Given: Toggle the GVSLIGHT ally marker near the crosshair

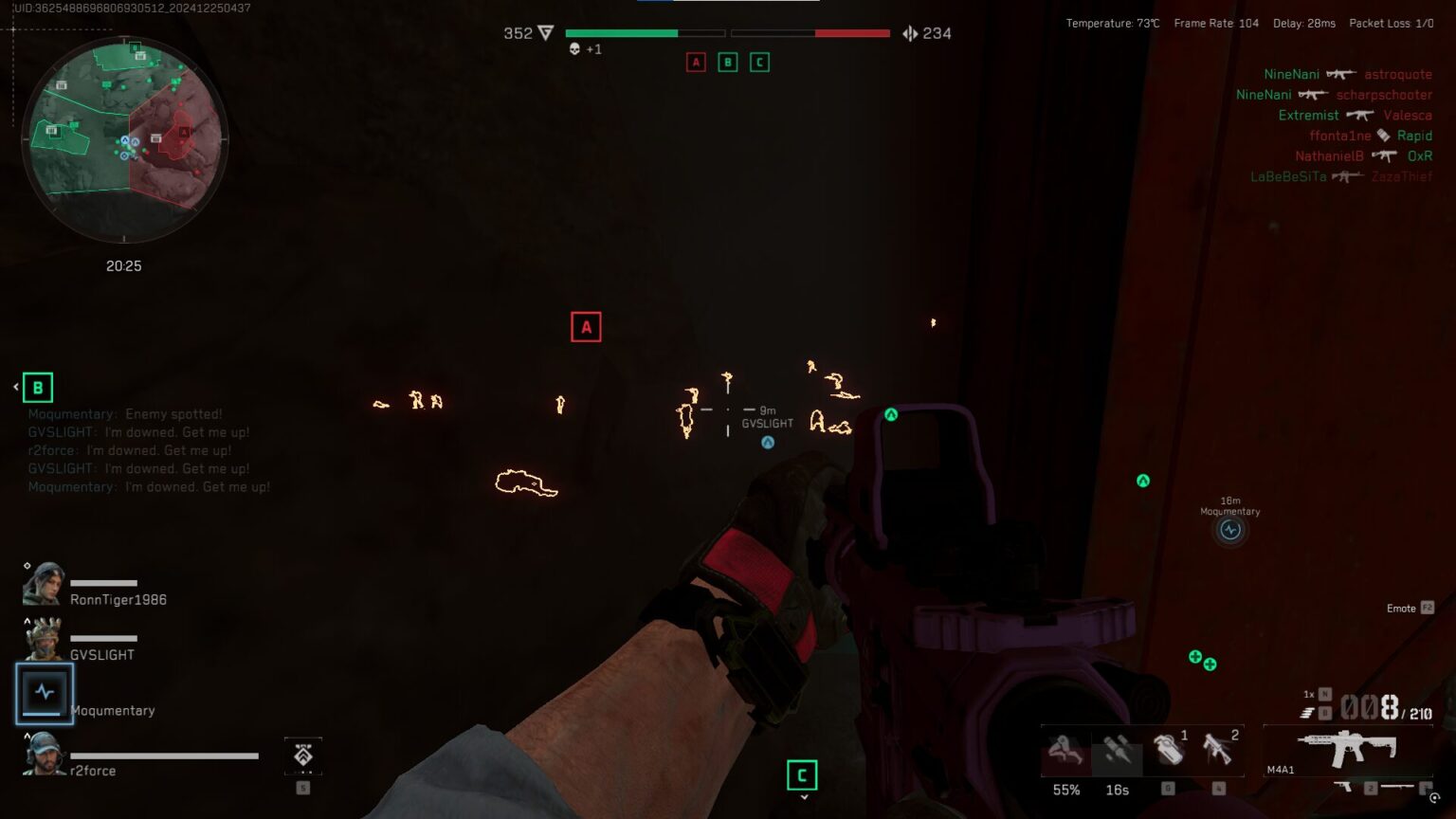Looking at the screenshot, I should tap(766, 441).
